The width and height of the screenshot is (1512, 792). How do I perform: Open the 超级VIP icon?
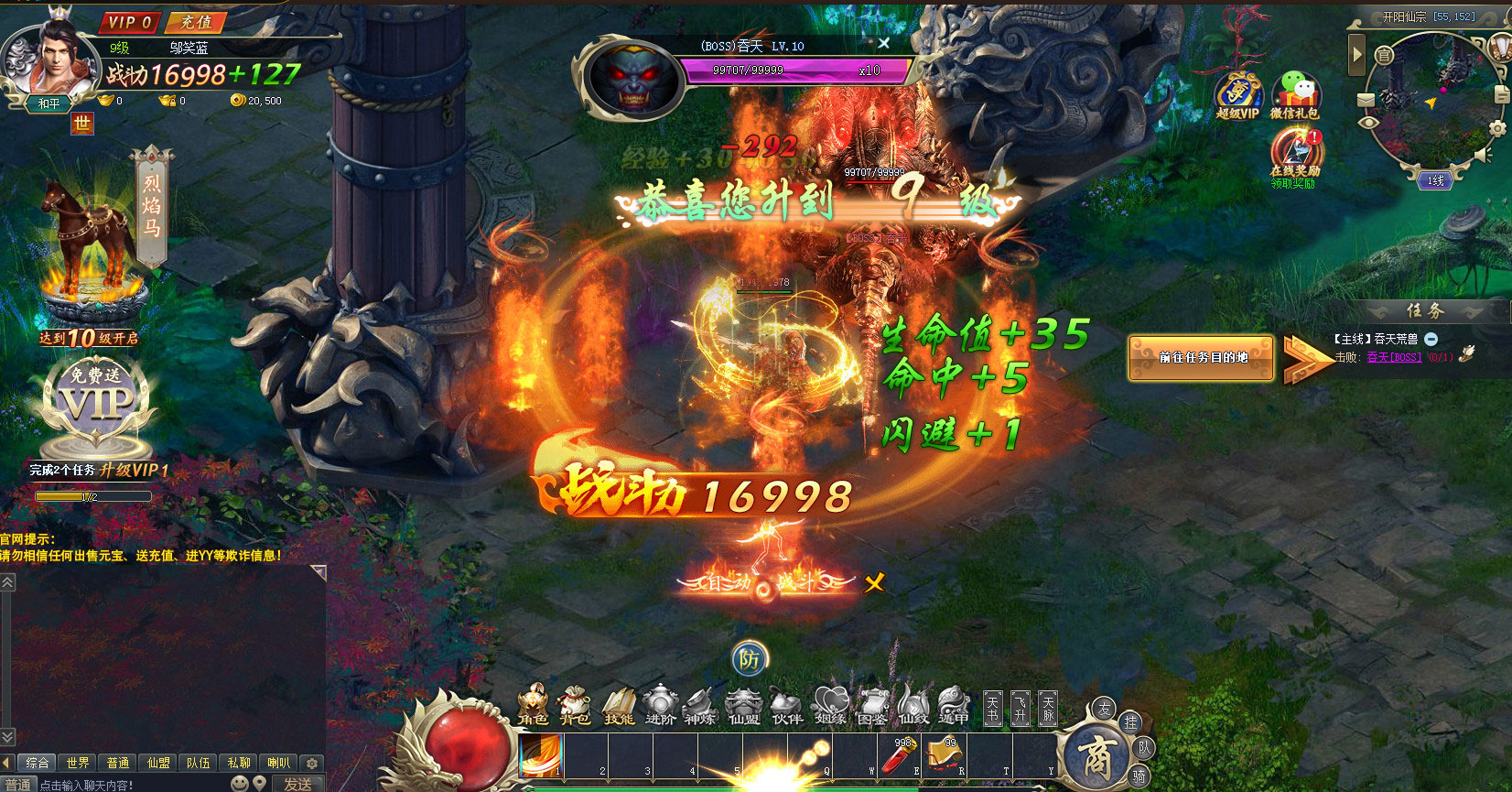click(x=1237, y=95)
